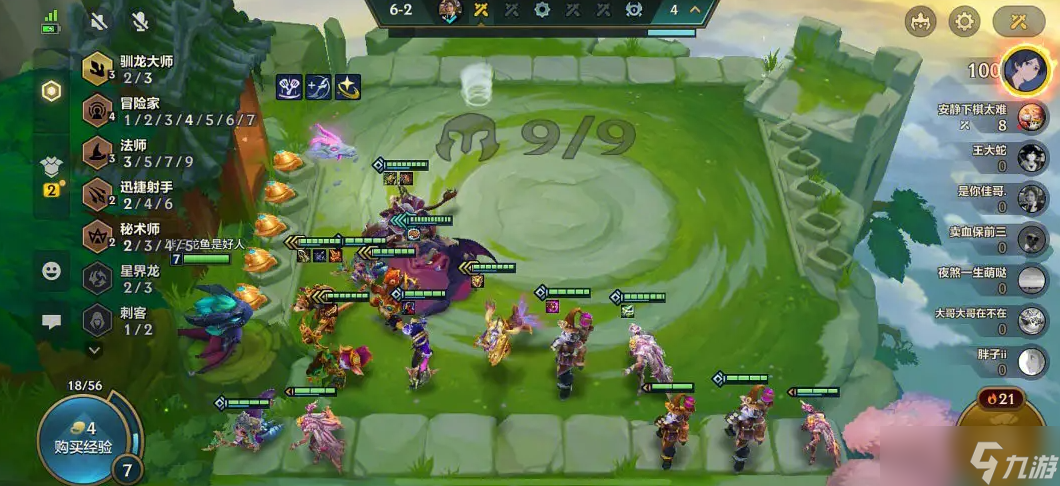1060x486 pixels.
Task: Toggle the muted speaker icon
Action: point(99,20)
